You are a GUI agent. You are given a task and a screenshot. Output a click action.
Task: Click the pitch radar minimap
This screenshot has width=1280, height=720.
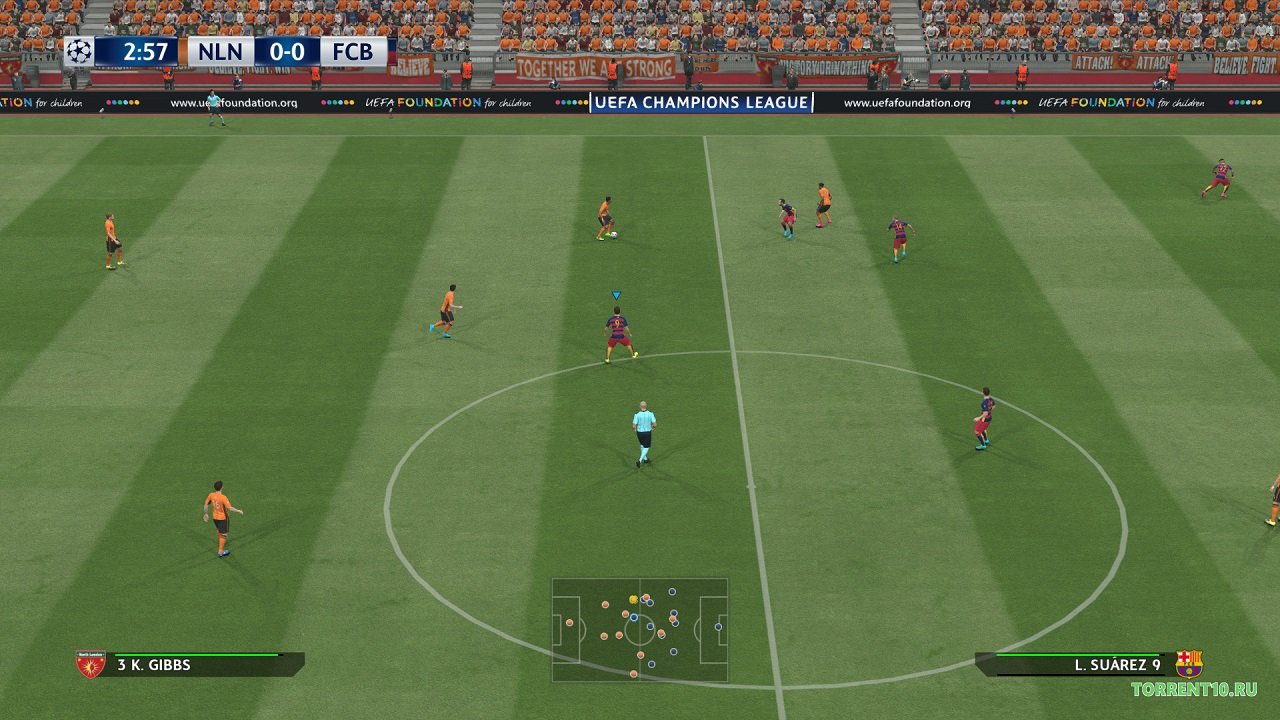click(640, 629)
